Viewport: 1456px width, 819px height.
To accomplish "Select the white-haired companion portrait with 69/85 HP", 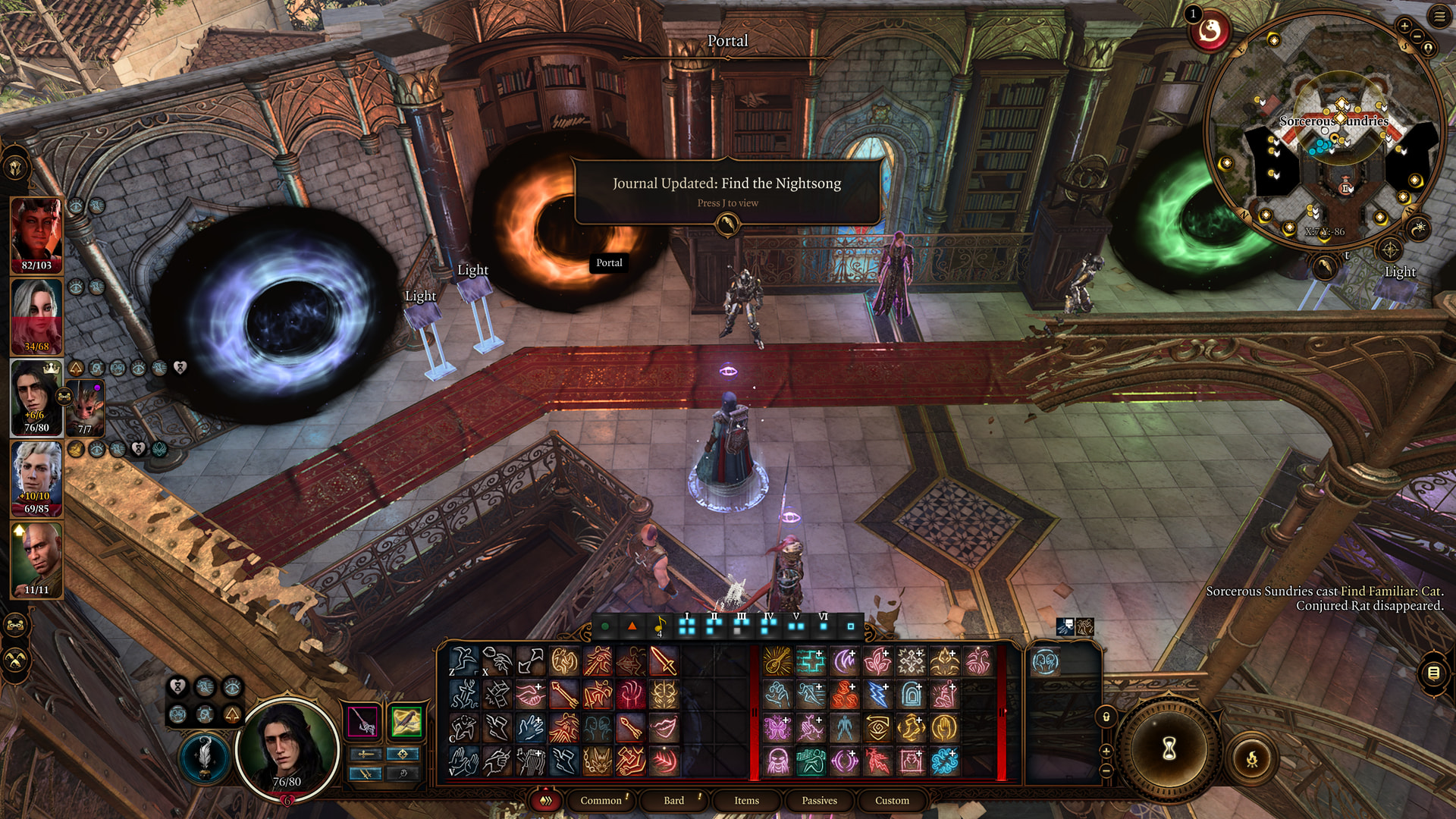I will [x=36, y=478].
